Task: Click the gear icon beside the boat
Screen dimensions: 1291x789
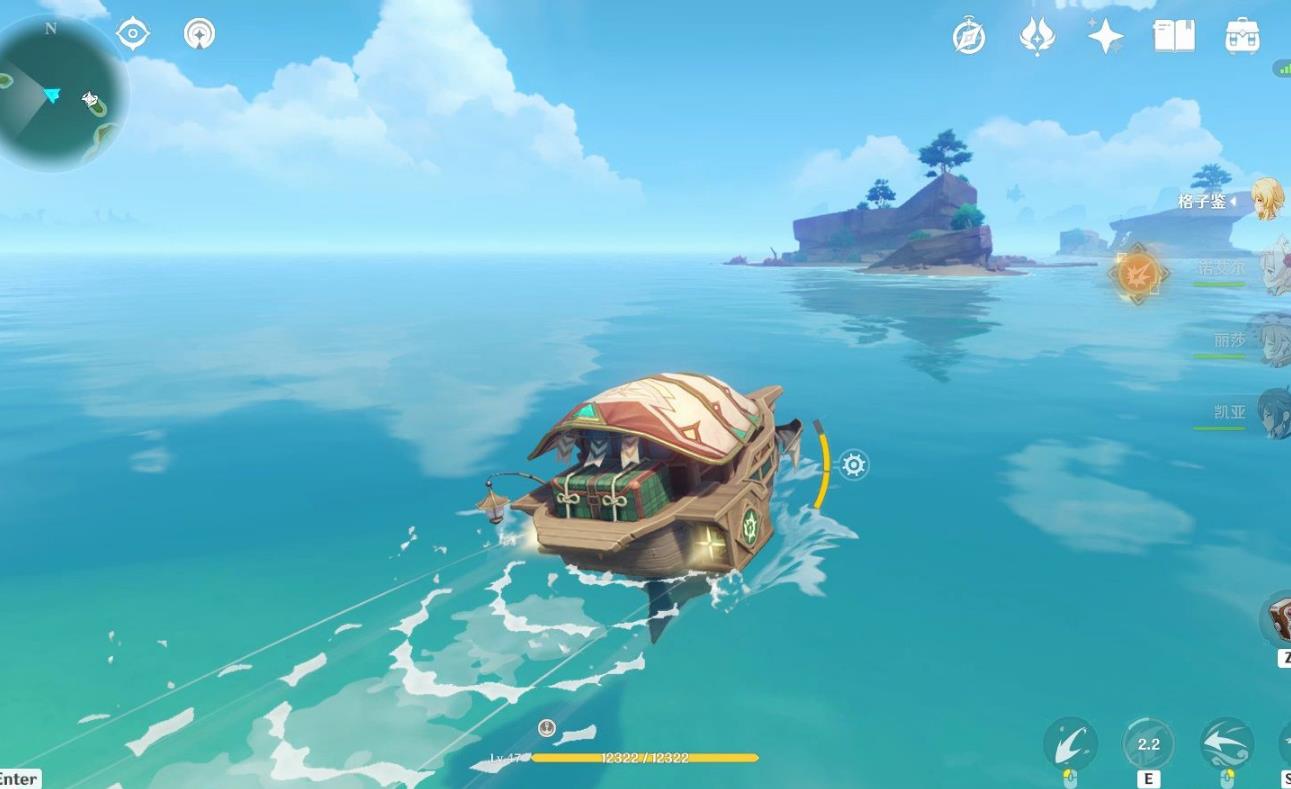Action: pos(853,465)
